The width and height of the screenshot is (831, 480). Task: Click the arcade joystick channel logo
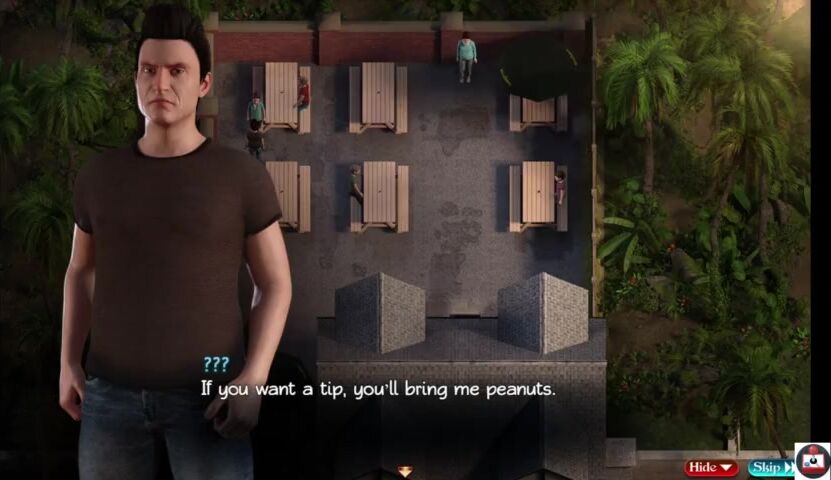pos(812,461)
